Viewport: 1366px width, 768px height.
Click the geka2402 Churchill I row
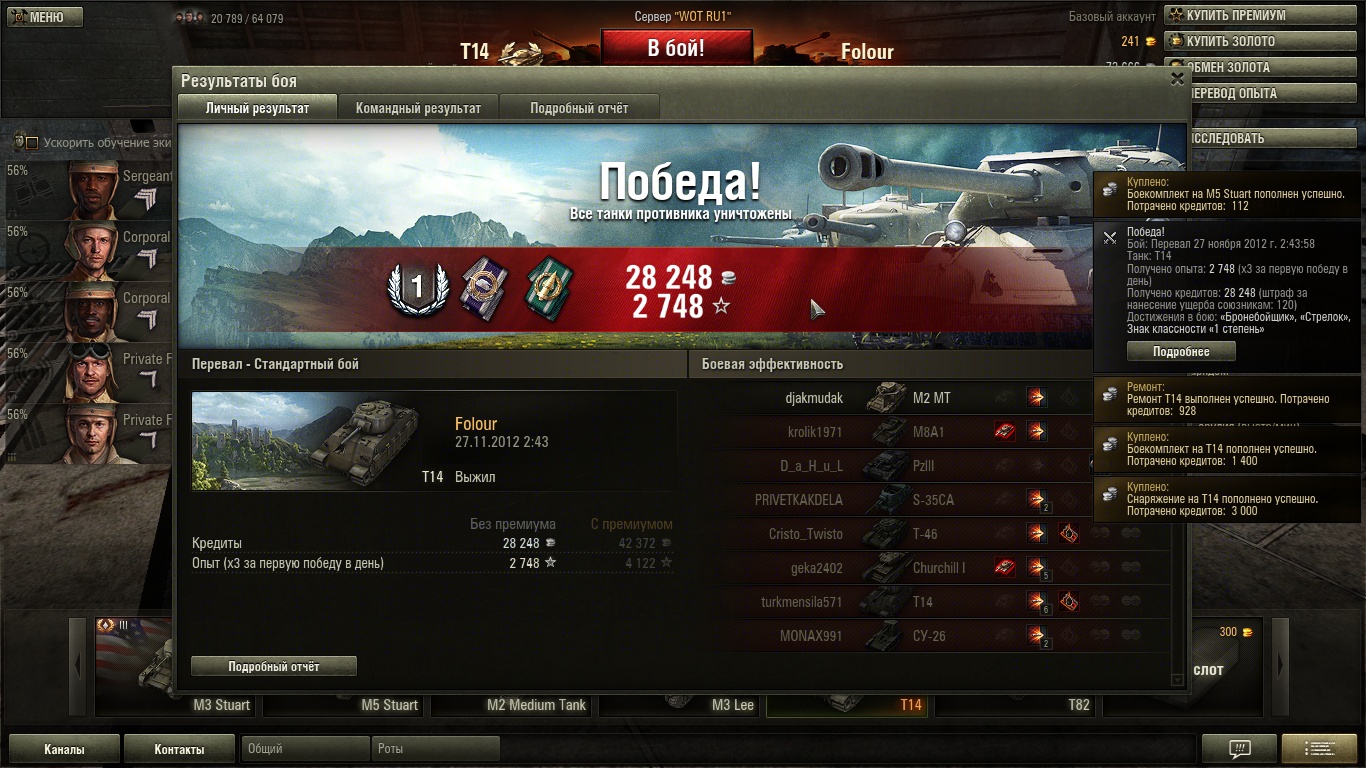pos(930,568)
